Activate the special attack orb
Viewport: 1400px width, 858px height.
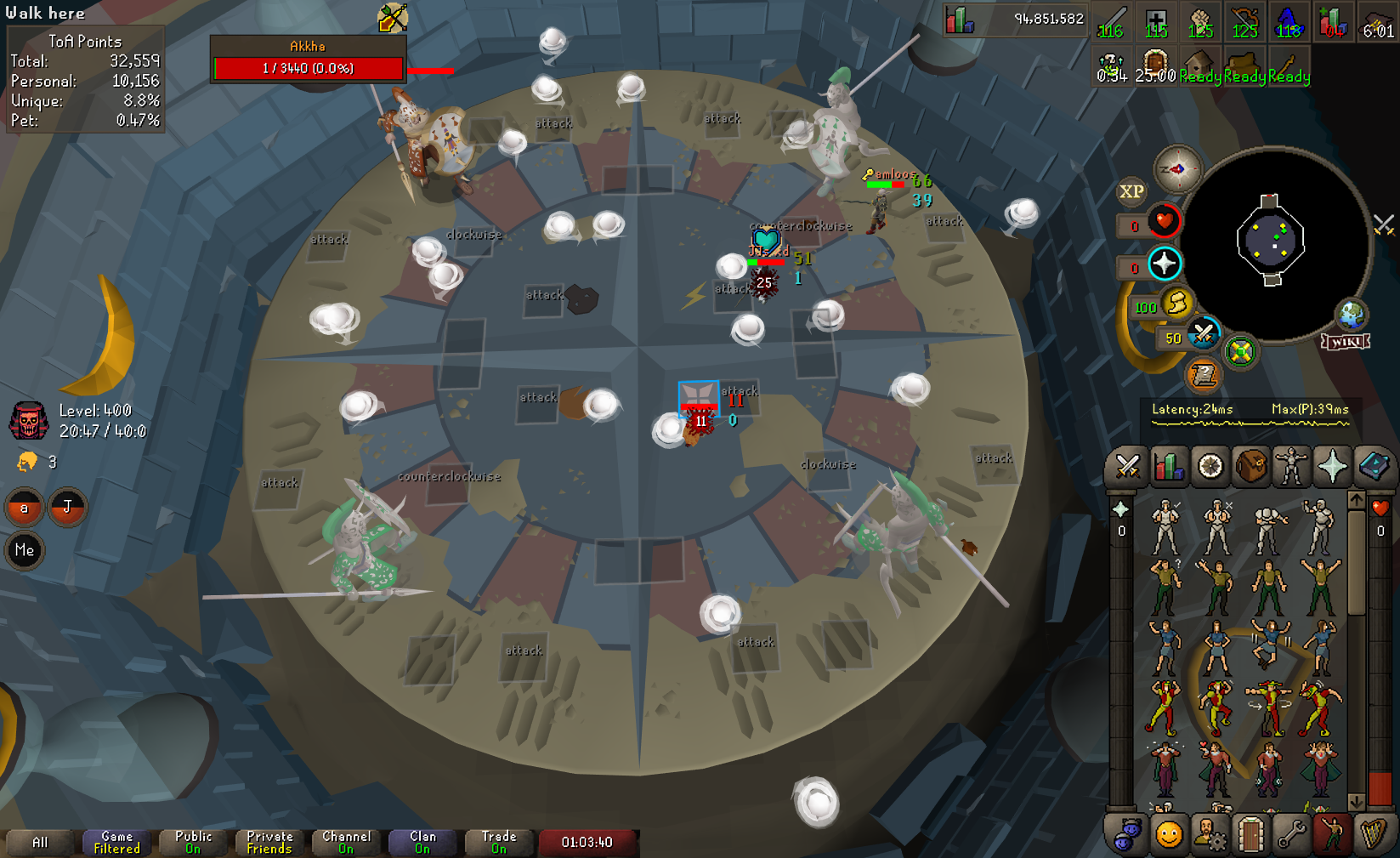coord(1203,334)
